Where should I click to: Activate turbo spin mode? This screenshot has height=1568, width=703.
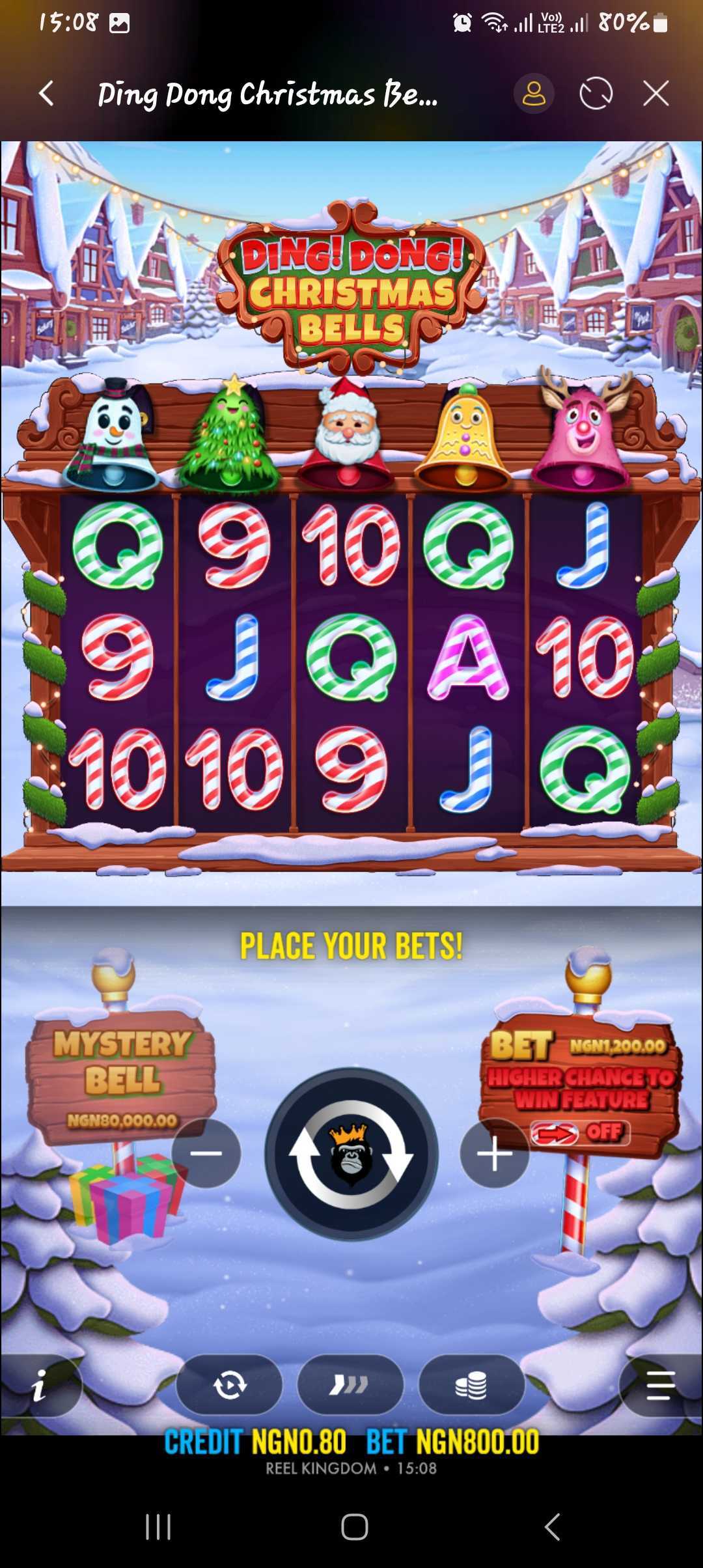pyautogui.click(x=350, y=1386)
